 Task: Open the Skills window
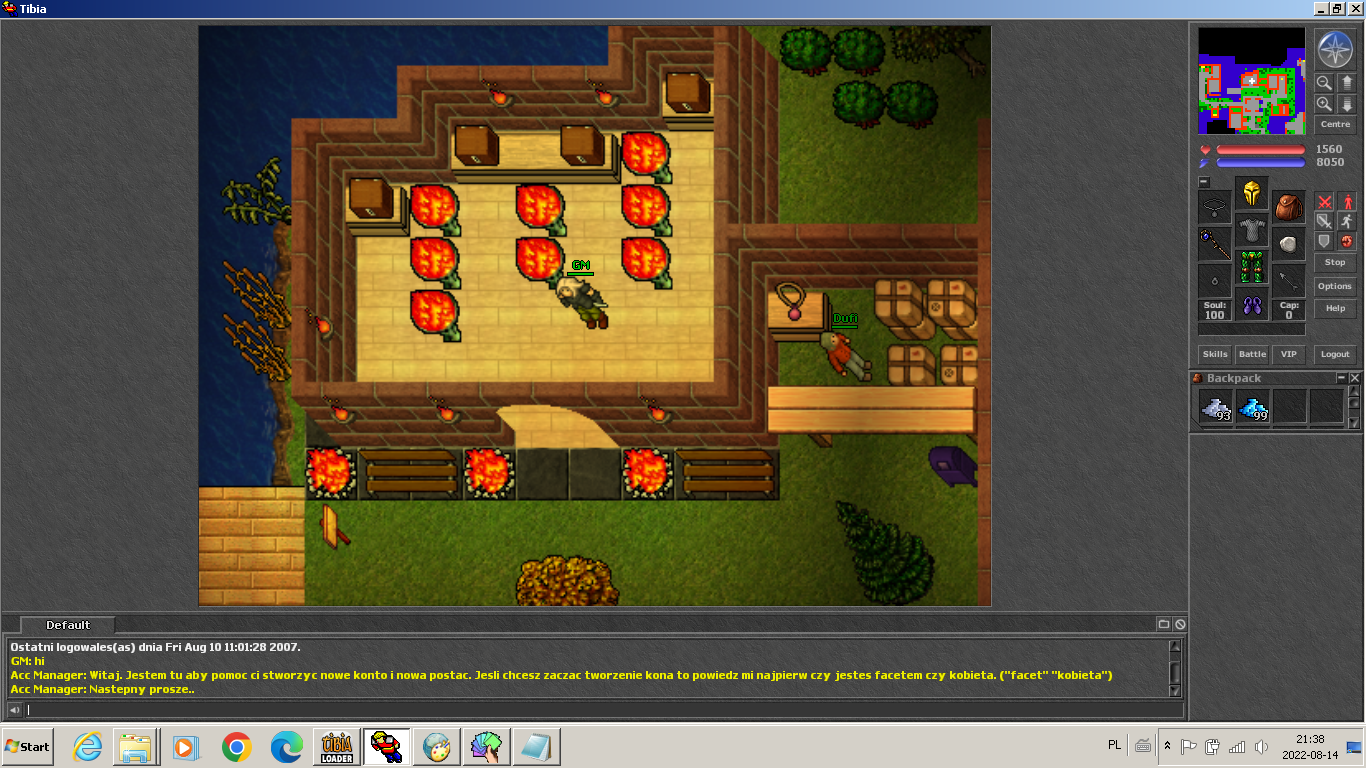coord(1215,354)
